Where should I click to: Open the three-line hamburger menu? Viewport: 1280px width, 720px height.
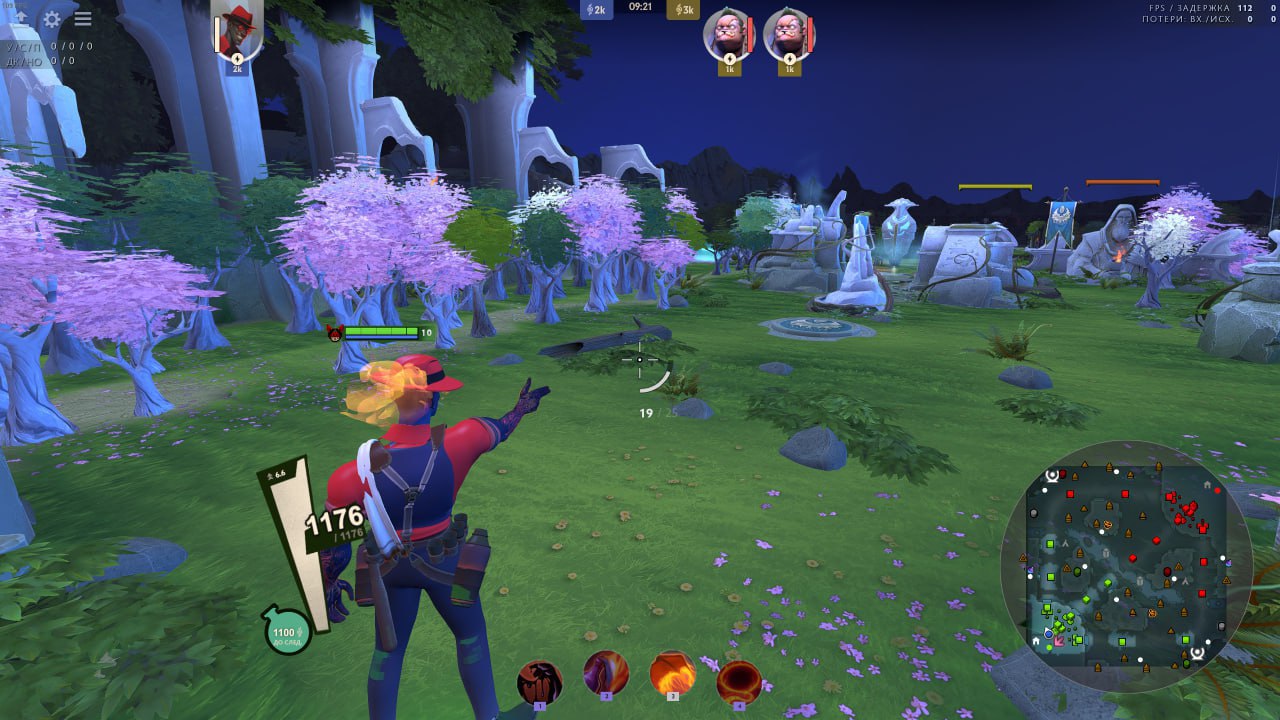[83, 19]
